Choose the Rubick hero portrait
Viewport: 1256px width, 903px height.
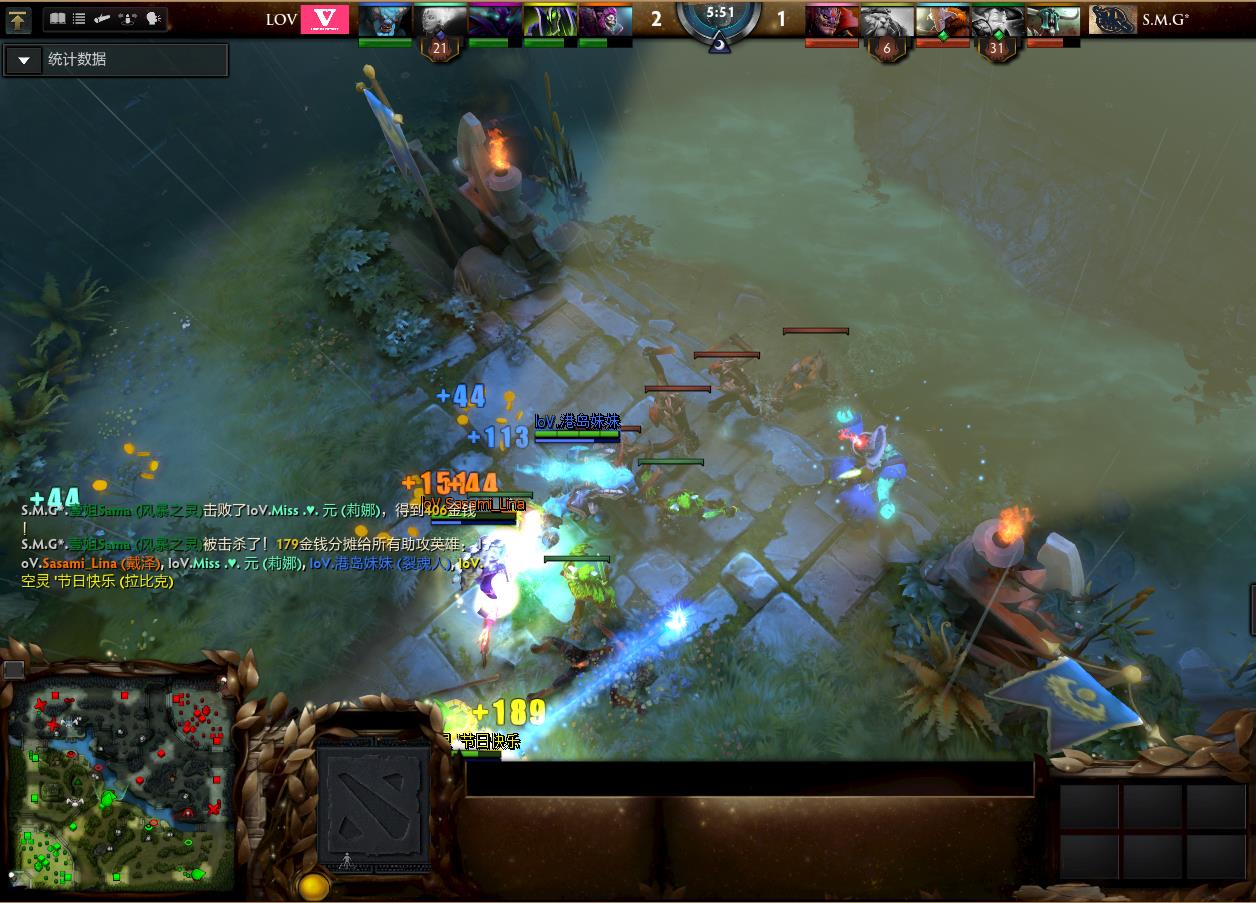click(x=549, y=21)
